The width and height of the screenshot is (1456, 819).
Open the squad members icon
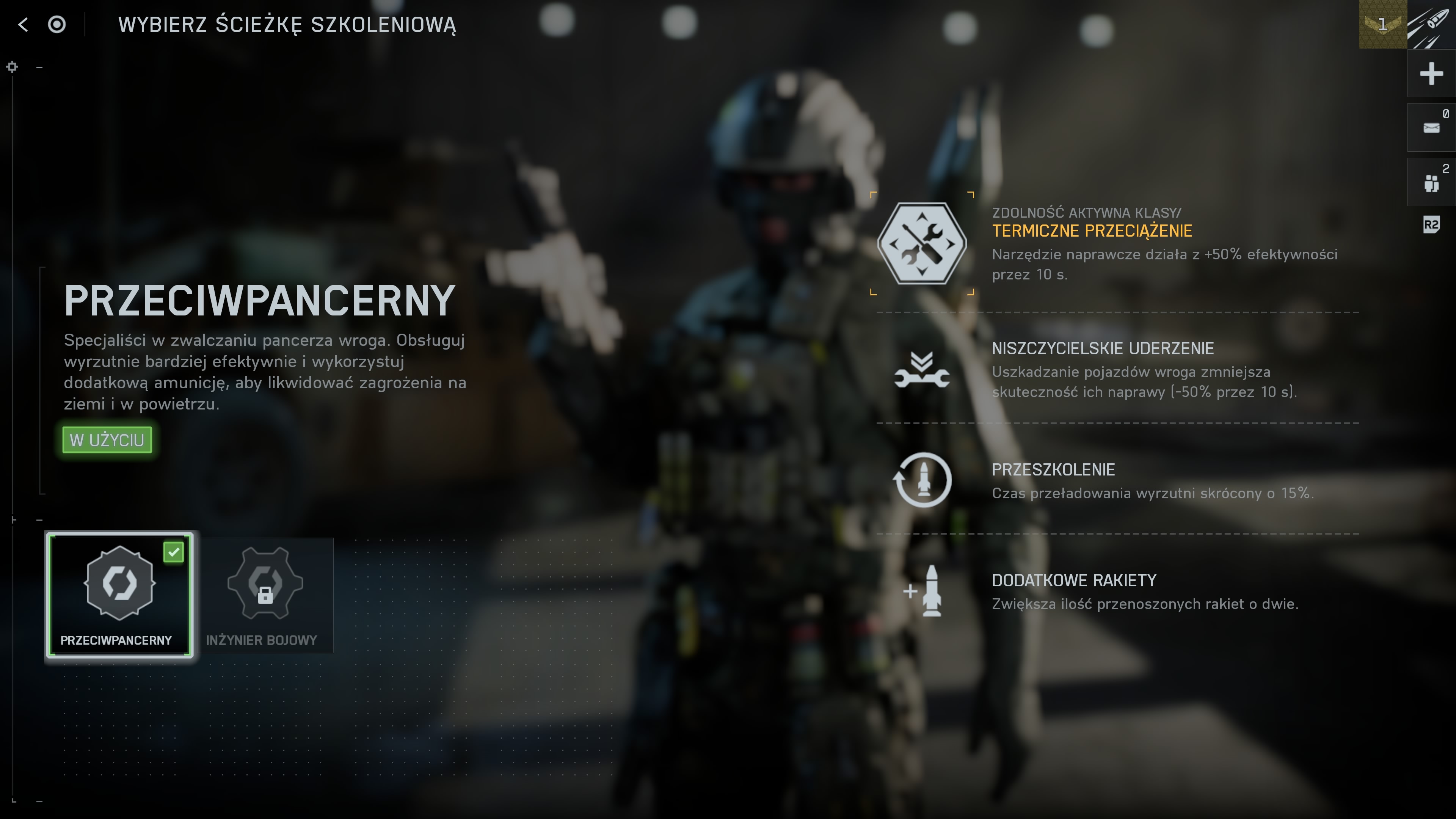tap(1431, 182)
